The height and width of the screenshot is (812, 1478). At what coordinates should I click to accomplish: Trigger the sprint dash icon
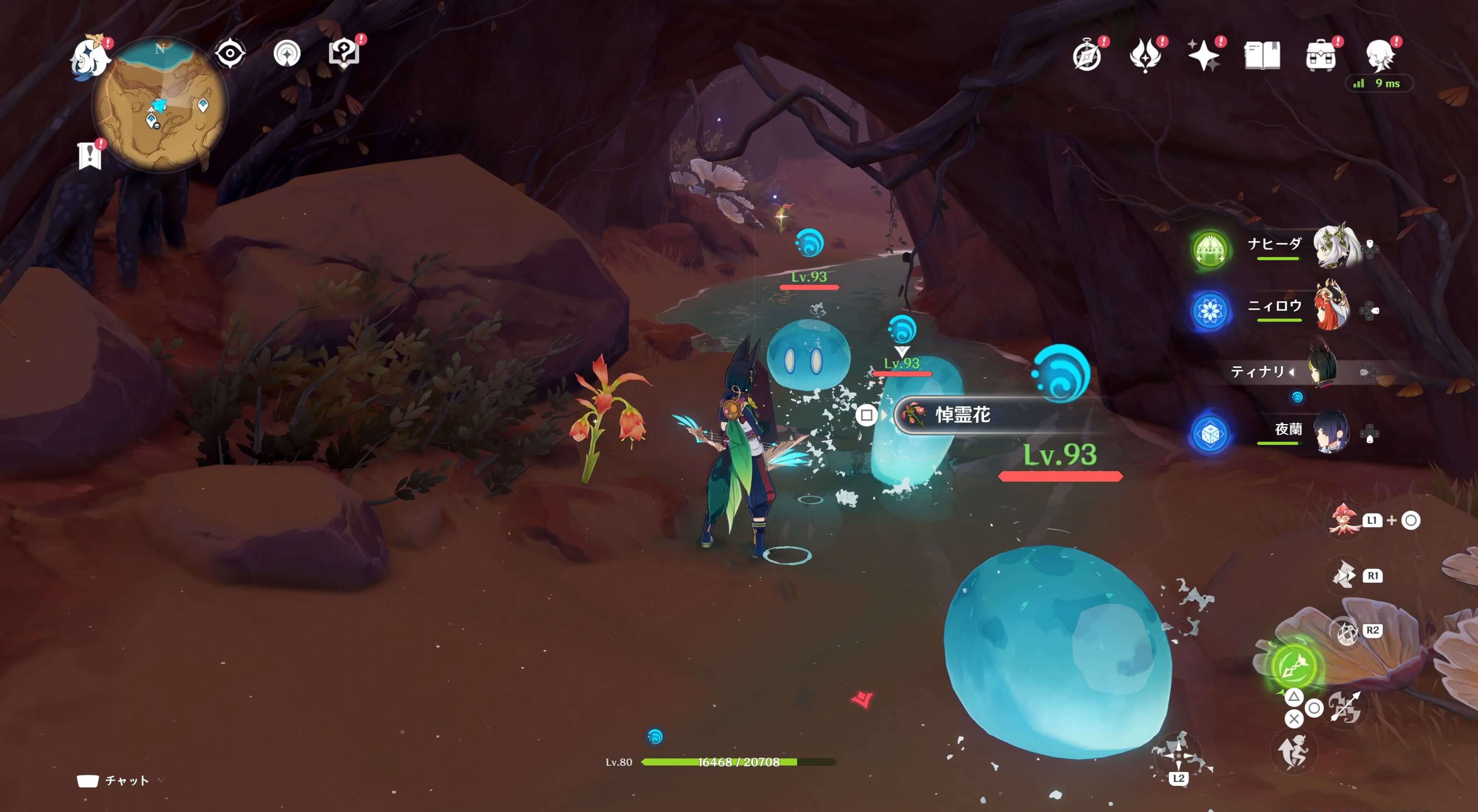click(1293, 752)
